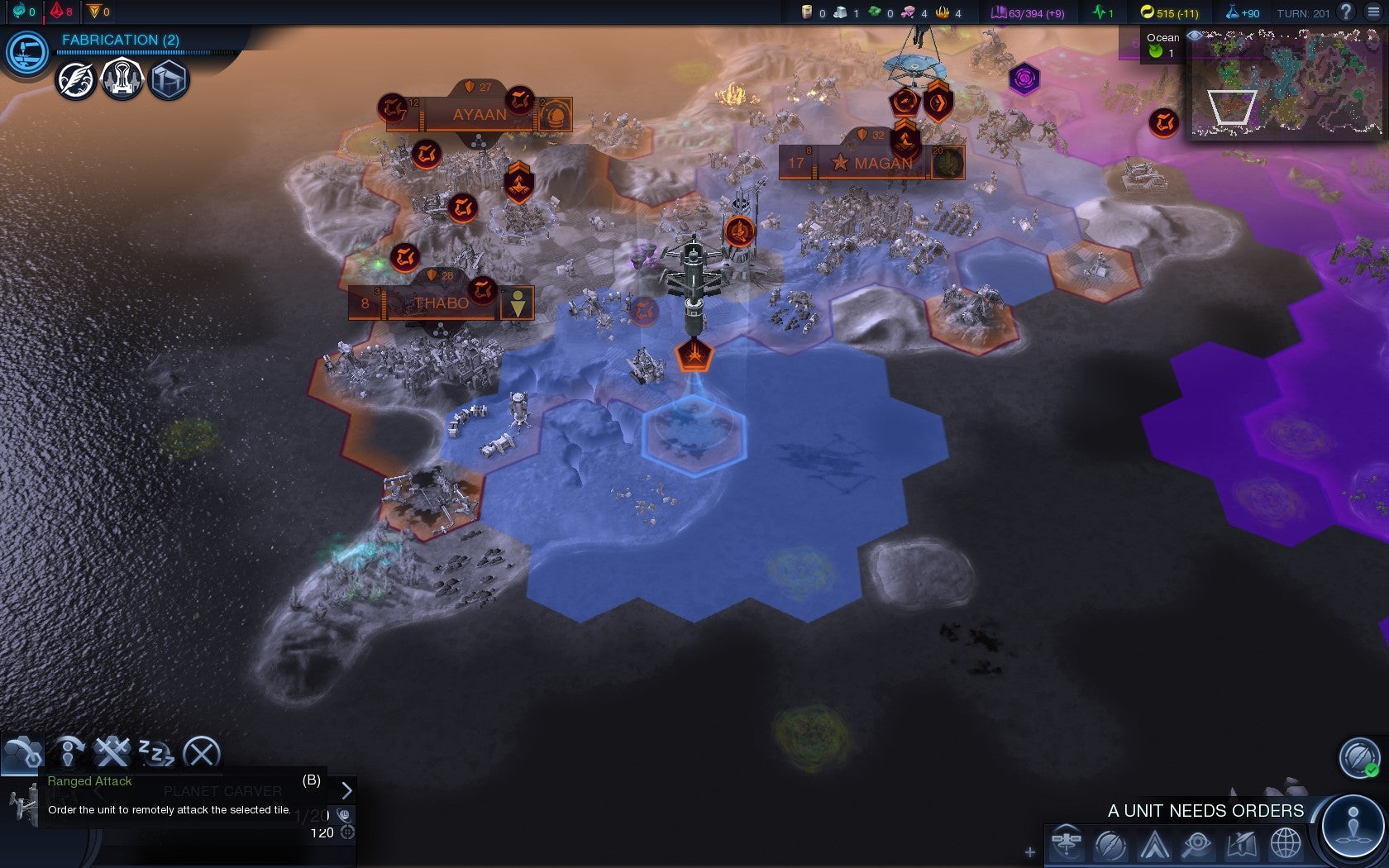
Task: Open the Fabrication research tech icon
Action: tap(26, 53)
